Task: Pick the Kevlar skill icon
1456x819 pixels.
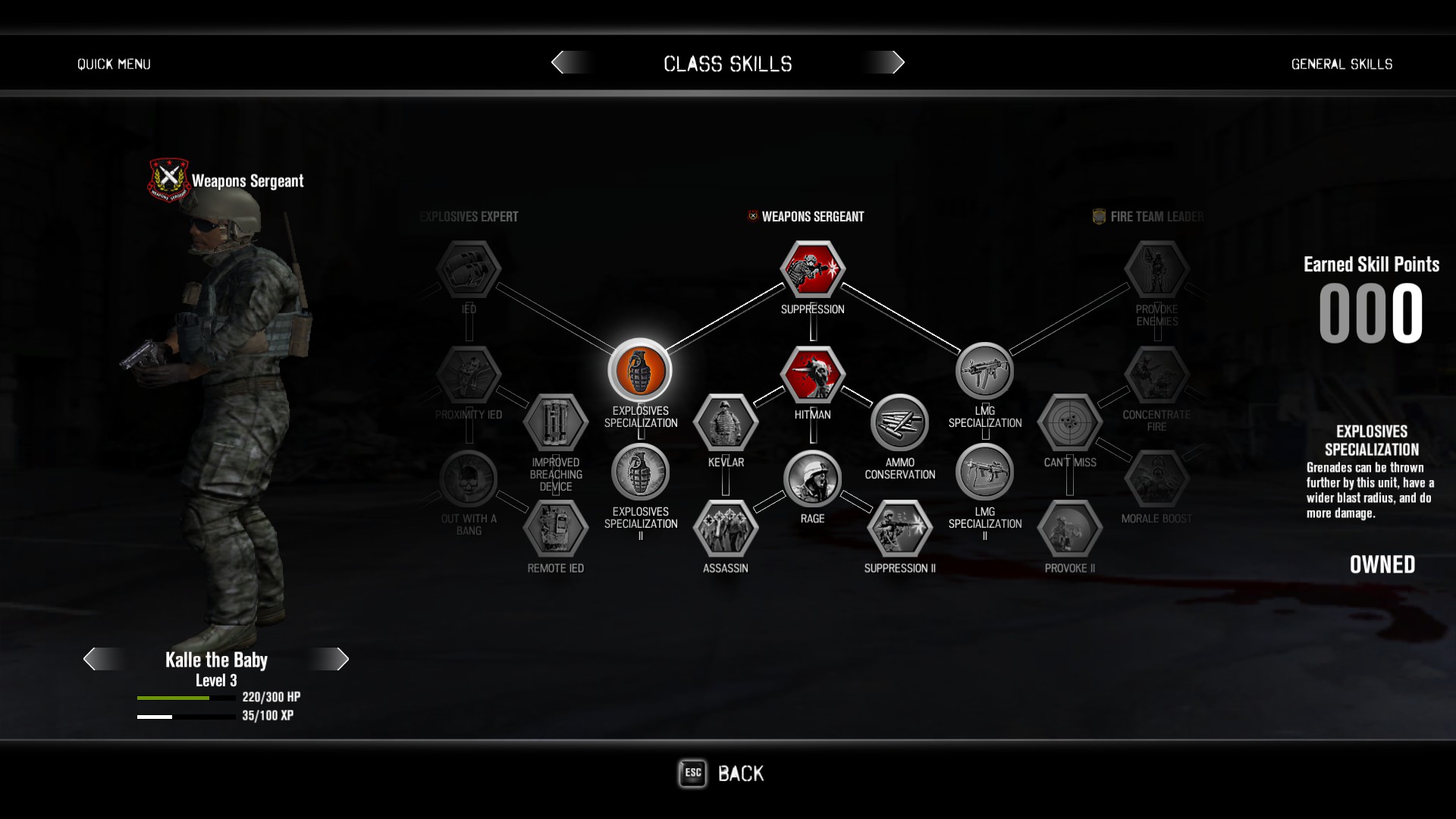Action: pyautogui.click(x=726, y=422)
